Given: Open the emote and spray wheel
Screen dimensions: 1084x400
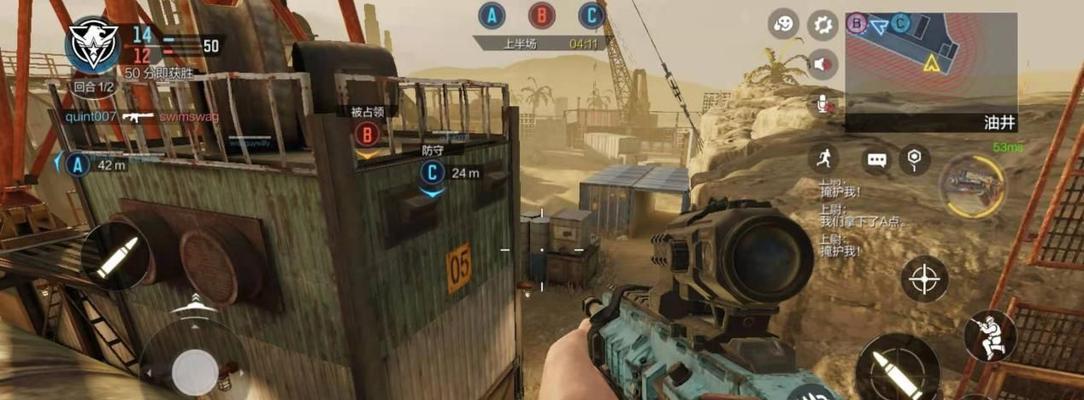Looking at the screenshot, I should [x=784, y=24].
